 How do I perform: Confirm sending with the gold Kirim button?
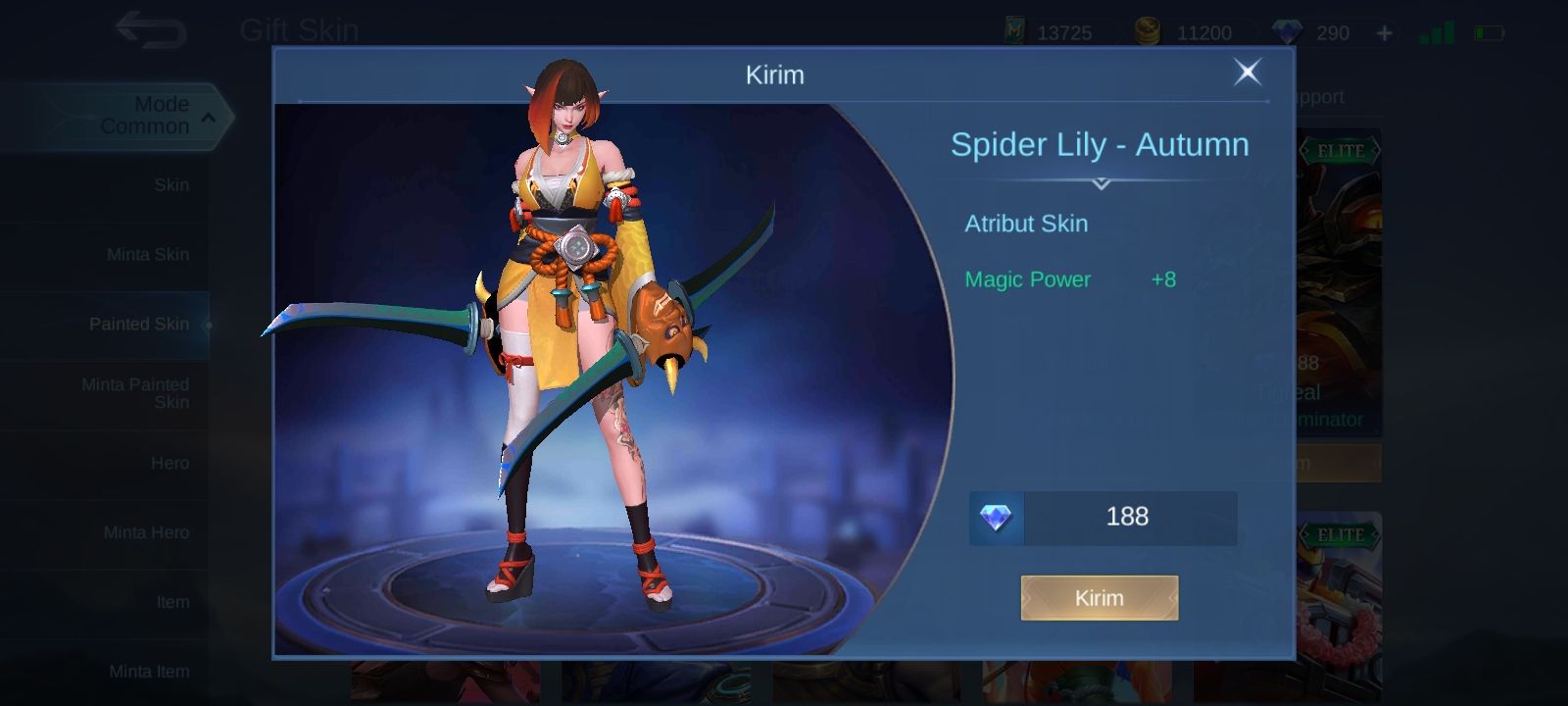1099,598
